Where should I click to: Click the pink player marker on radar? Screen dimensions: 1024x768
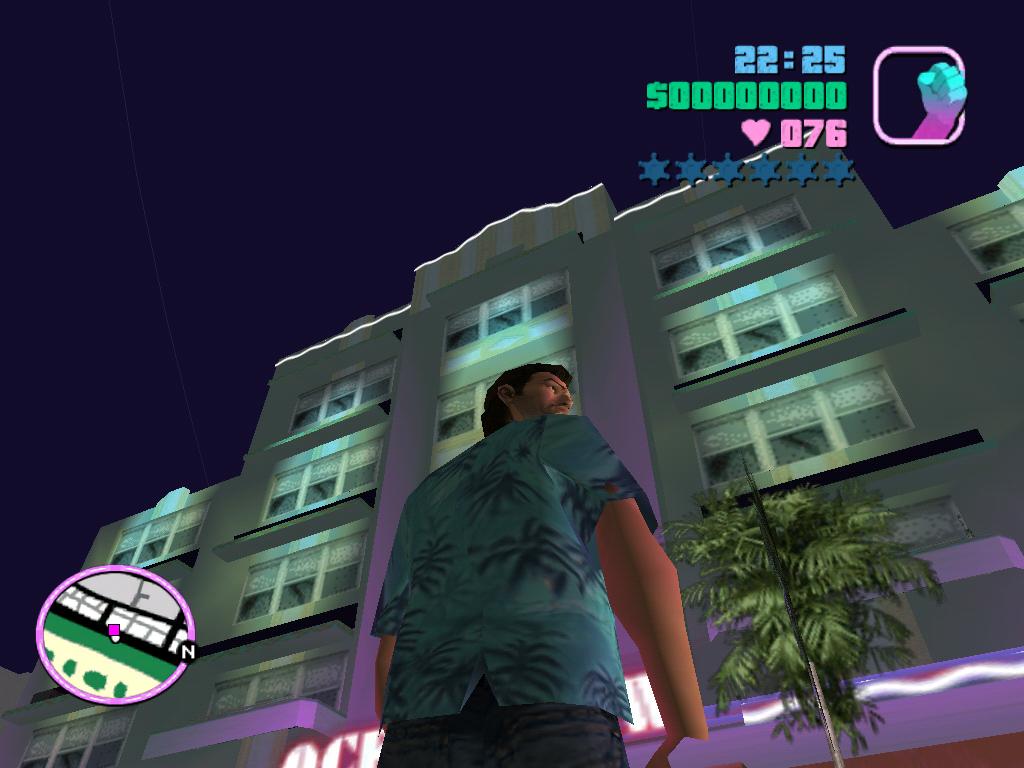(114, 630)
